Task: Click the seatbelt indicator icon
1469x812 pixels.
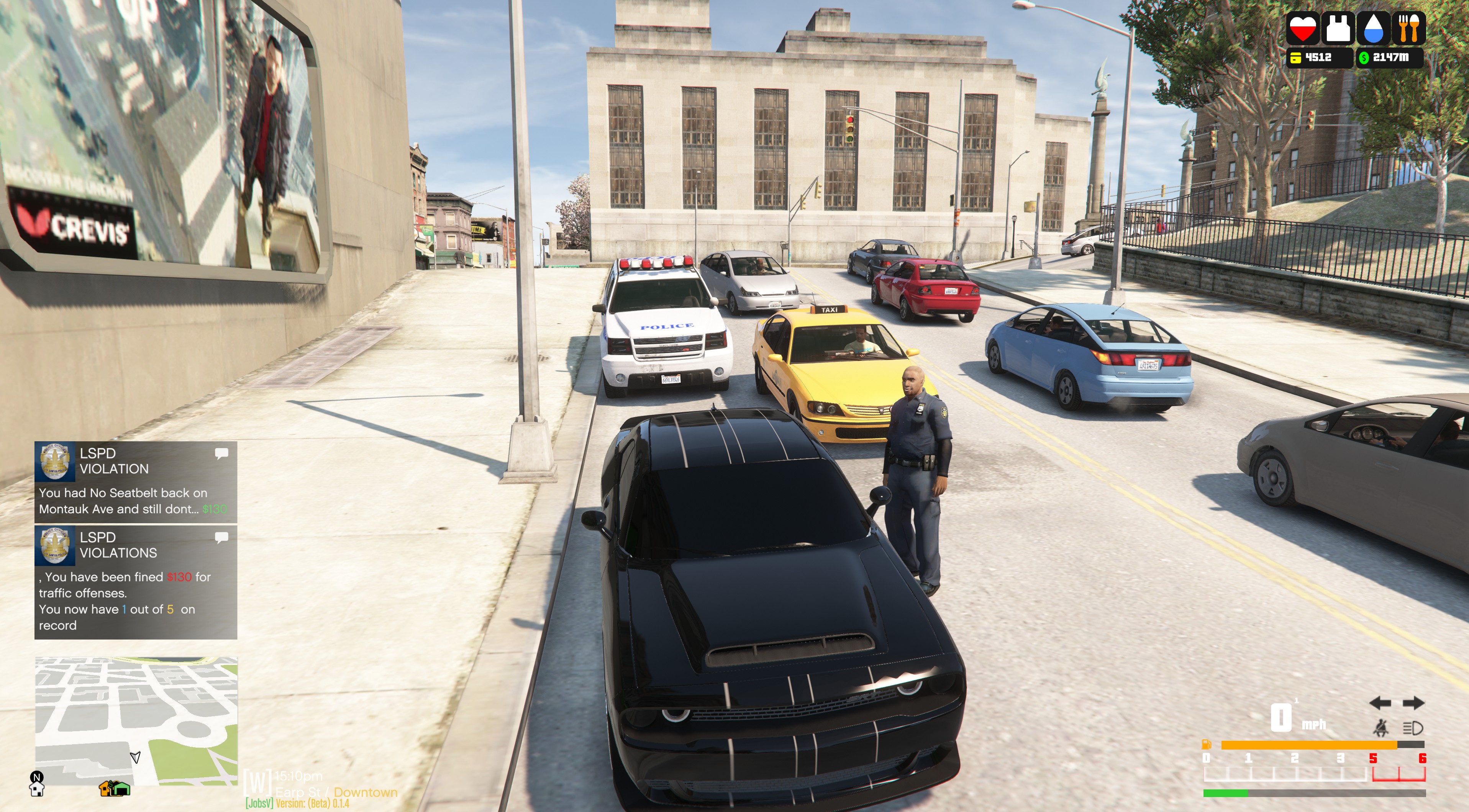Action: [x=1380, y=728]
